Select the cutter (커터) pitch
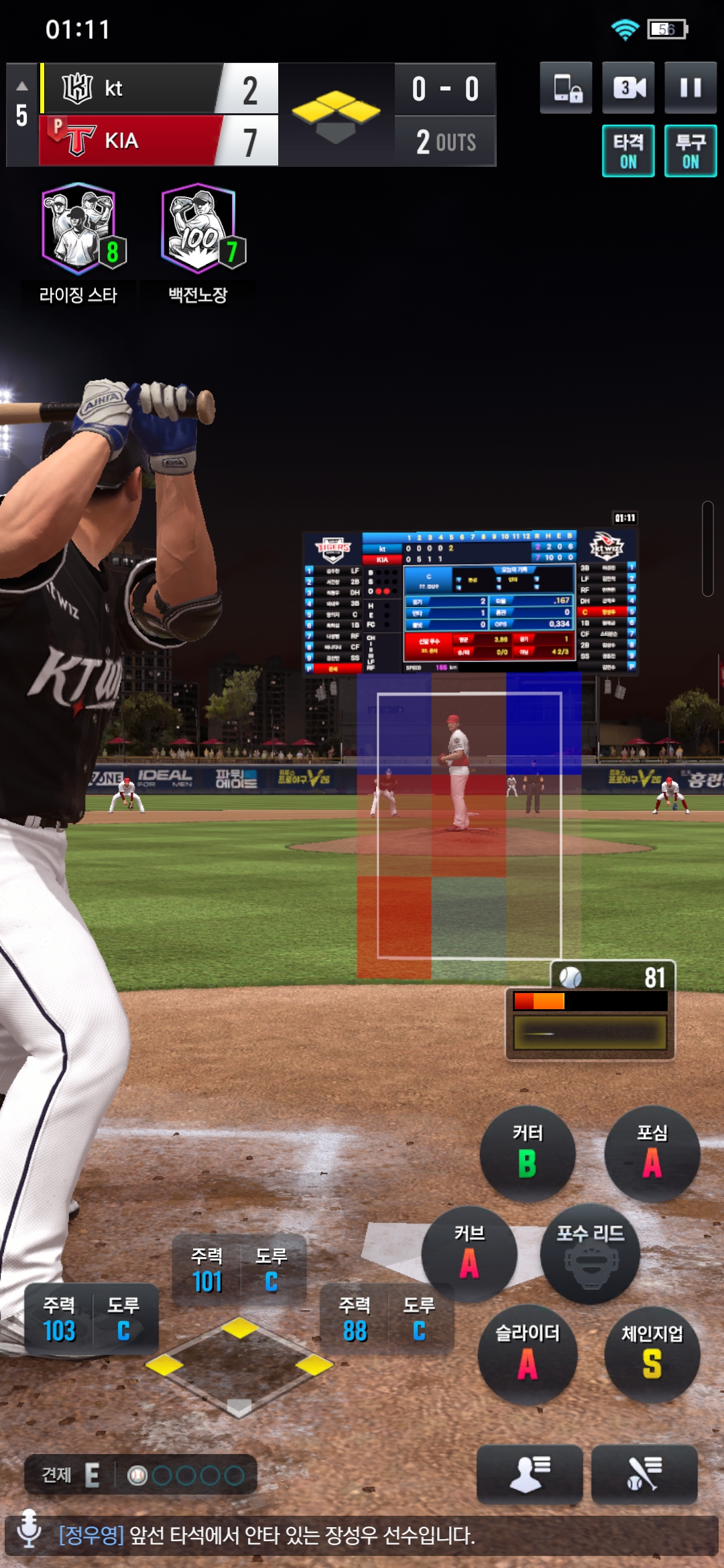 pos(528,1153)
